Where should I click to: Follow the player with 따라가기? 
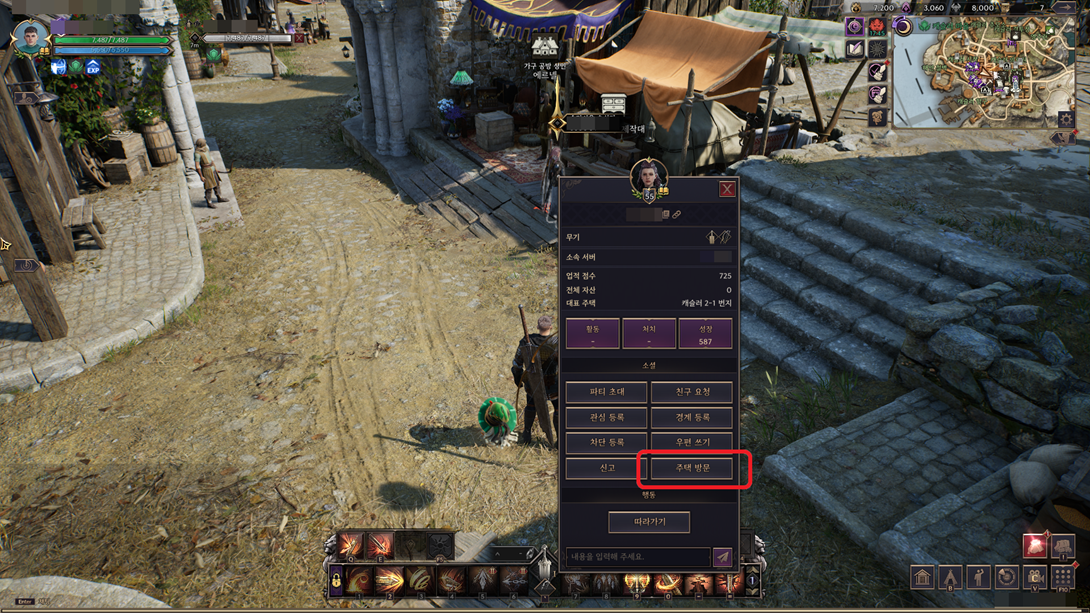coord(649,522)
